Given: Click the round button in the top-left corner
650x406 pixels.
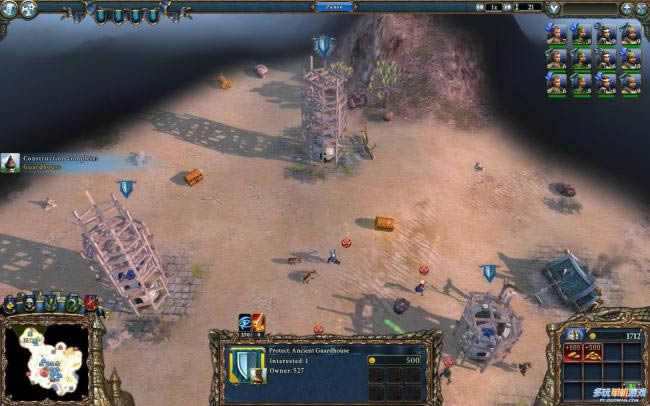Looking at the screenshot, I should click(11, 8).
